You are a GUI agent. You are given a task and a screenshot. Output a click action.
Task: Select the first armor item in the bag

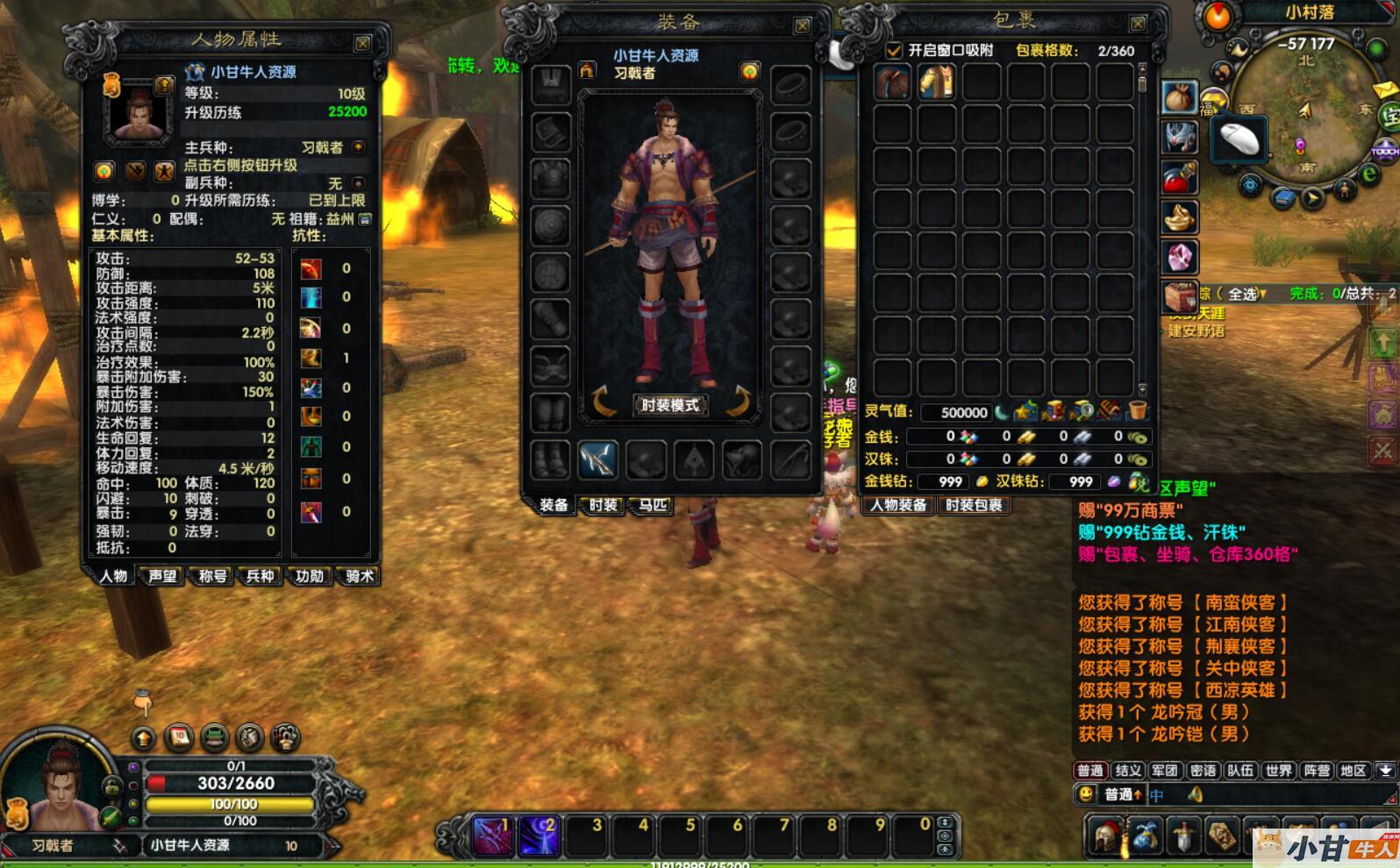point(892,83)
